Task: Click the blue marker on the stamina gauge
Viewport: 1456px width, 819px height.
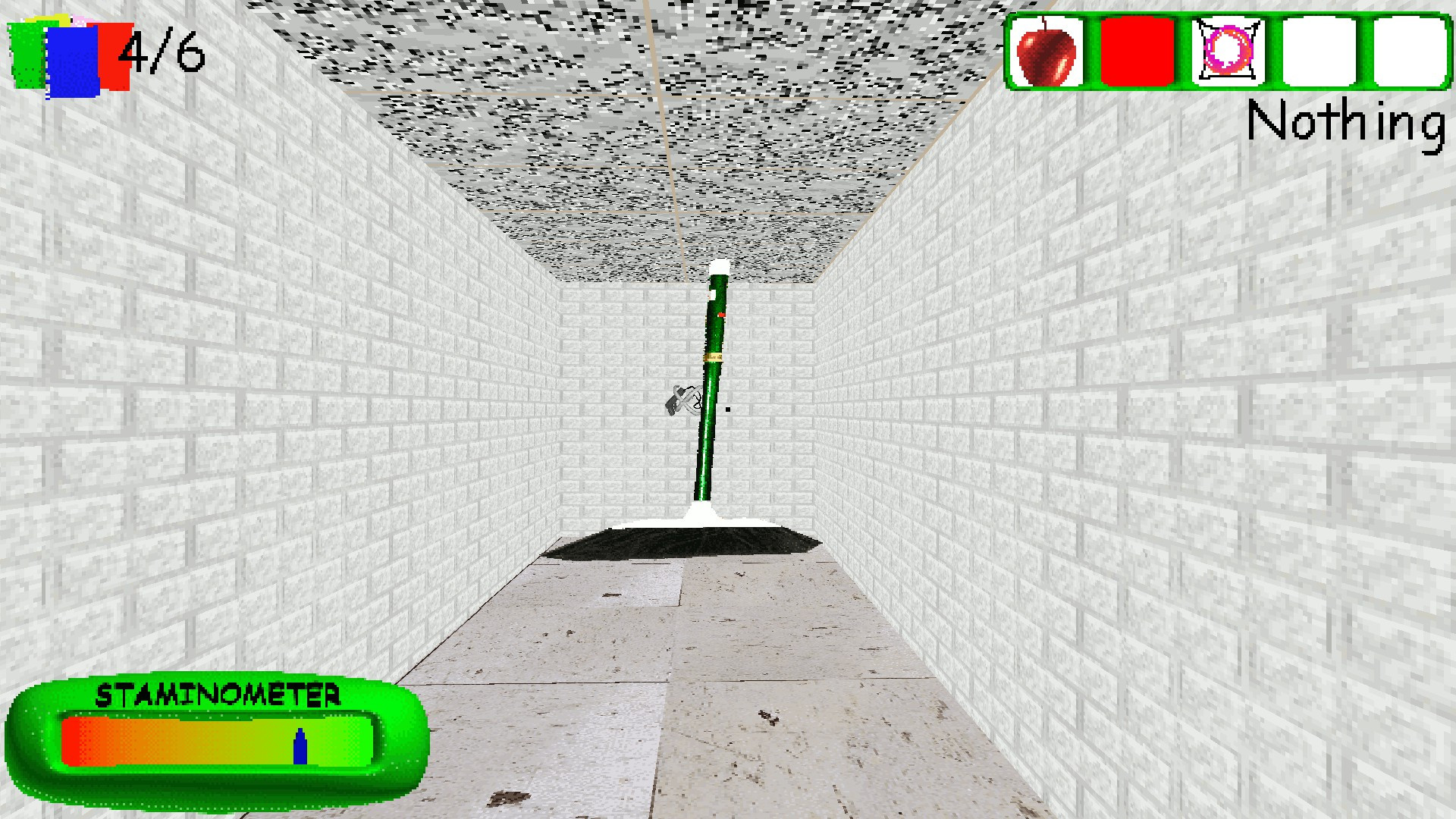Action: [300, 749]
